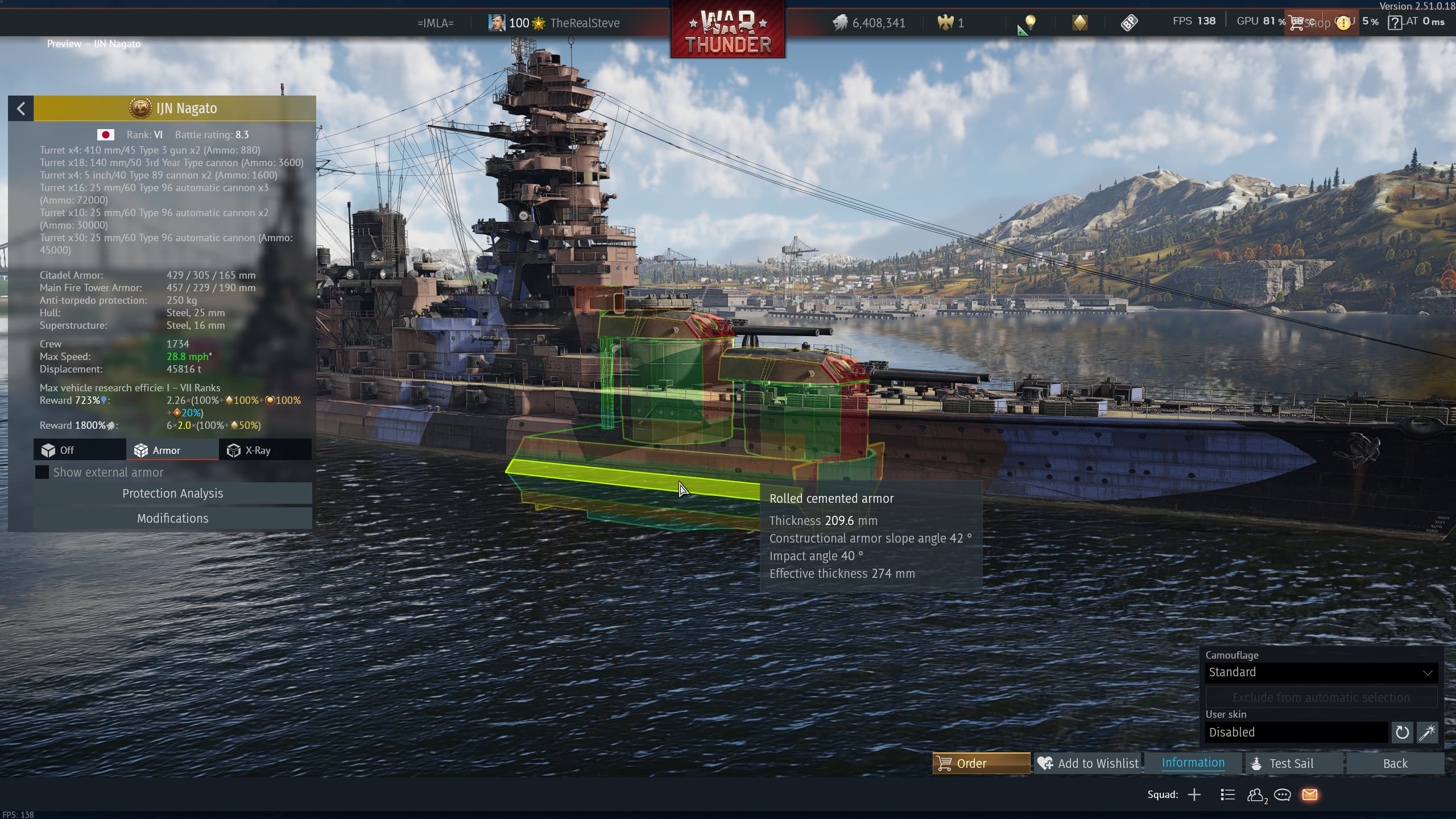This screenshot has height=819, width=1456.
Task: Go back using the left arrow button
Action: coord(21,108)
